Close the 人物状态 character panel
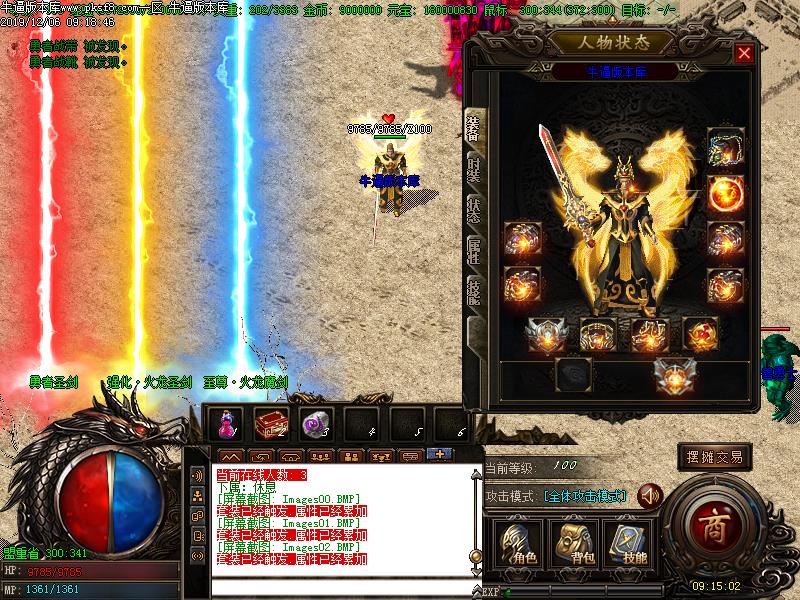 click(x=744, y=54)
